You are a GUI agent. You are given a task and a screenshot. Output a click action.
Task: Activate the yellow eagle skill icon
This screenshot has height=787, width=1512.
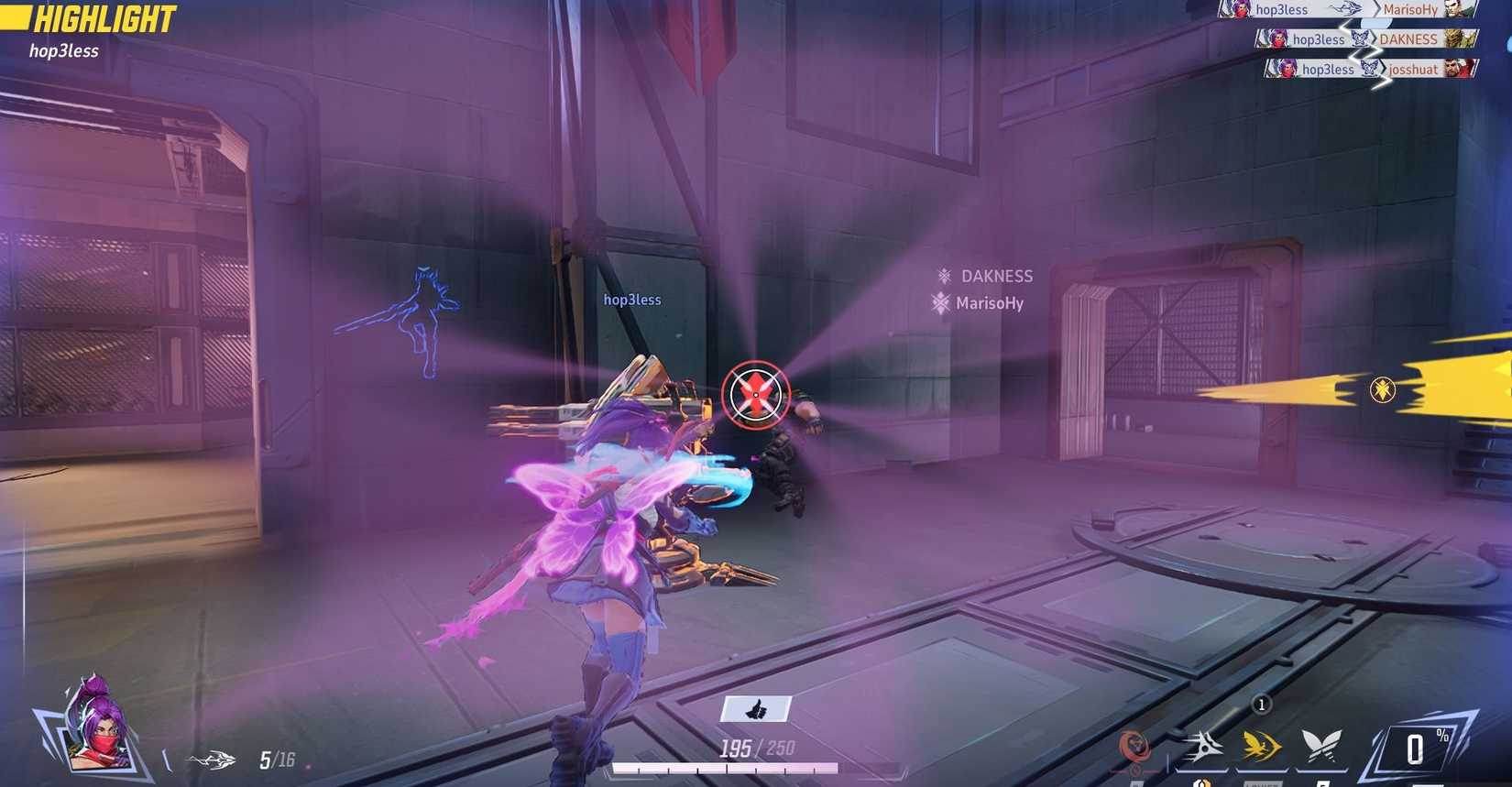(1260, 747)
